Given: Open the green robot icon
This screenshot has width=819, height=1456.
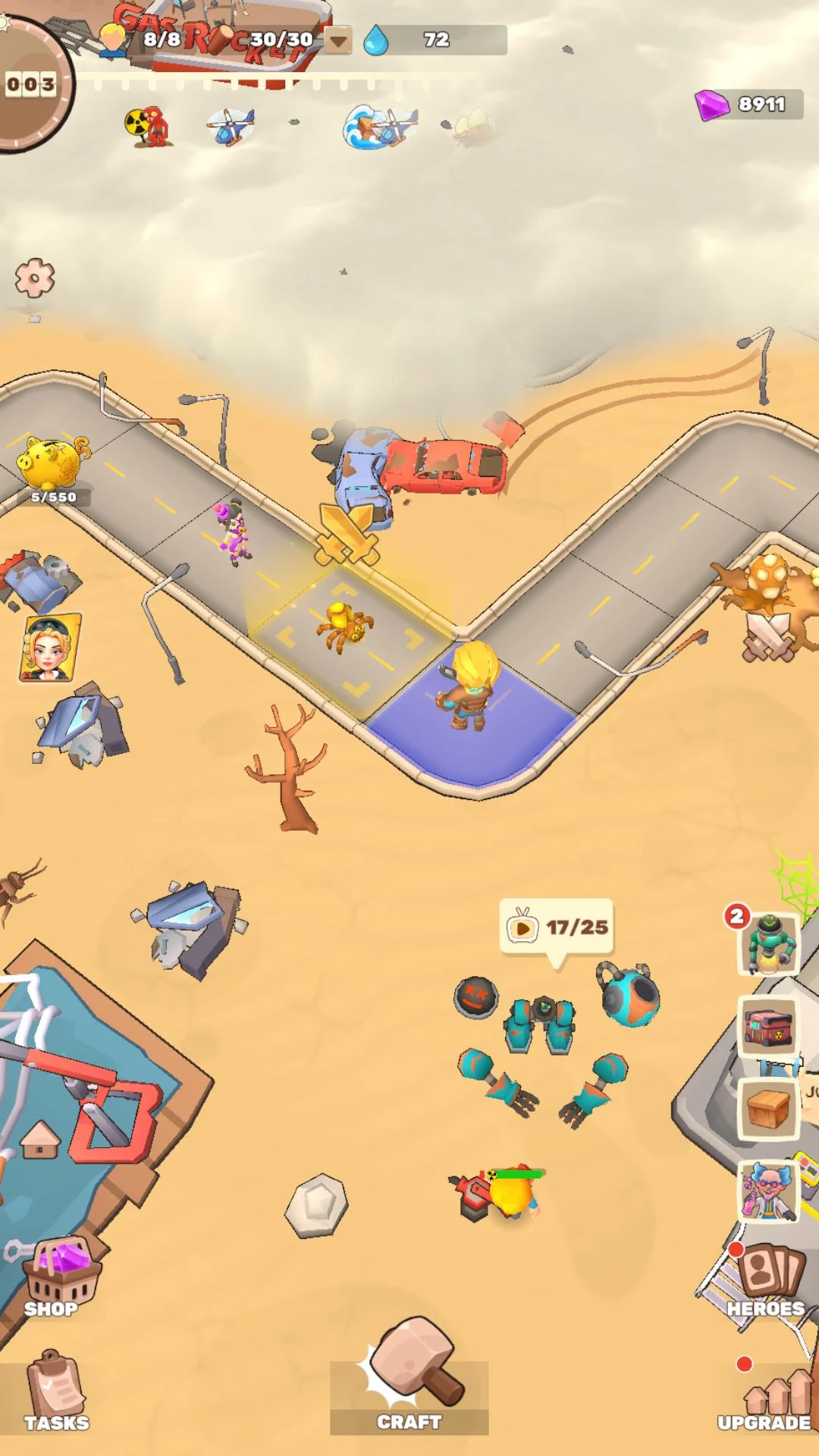Looking at the screenshot, I should pos(770,944).
